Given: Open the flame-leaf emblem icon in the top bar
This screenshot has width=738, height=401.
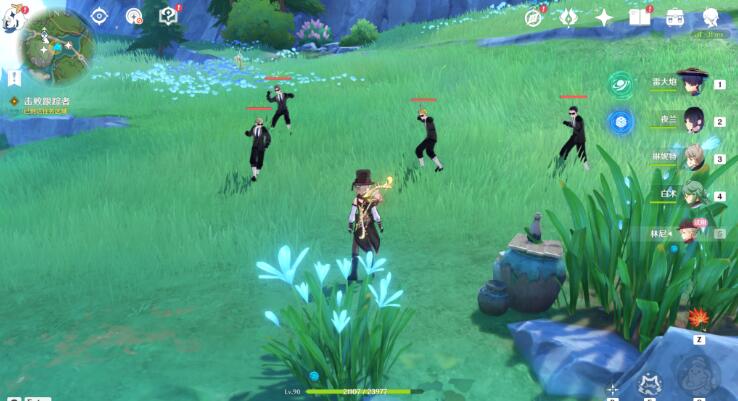Looking at the screenshot, I should 568,16.
